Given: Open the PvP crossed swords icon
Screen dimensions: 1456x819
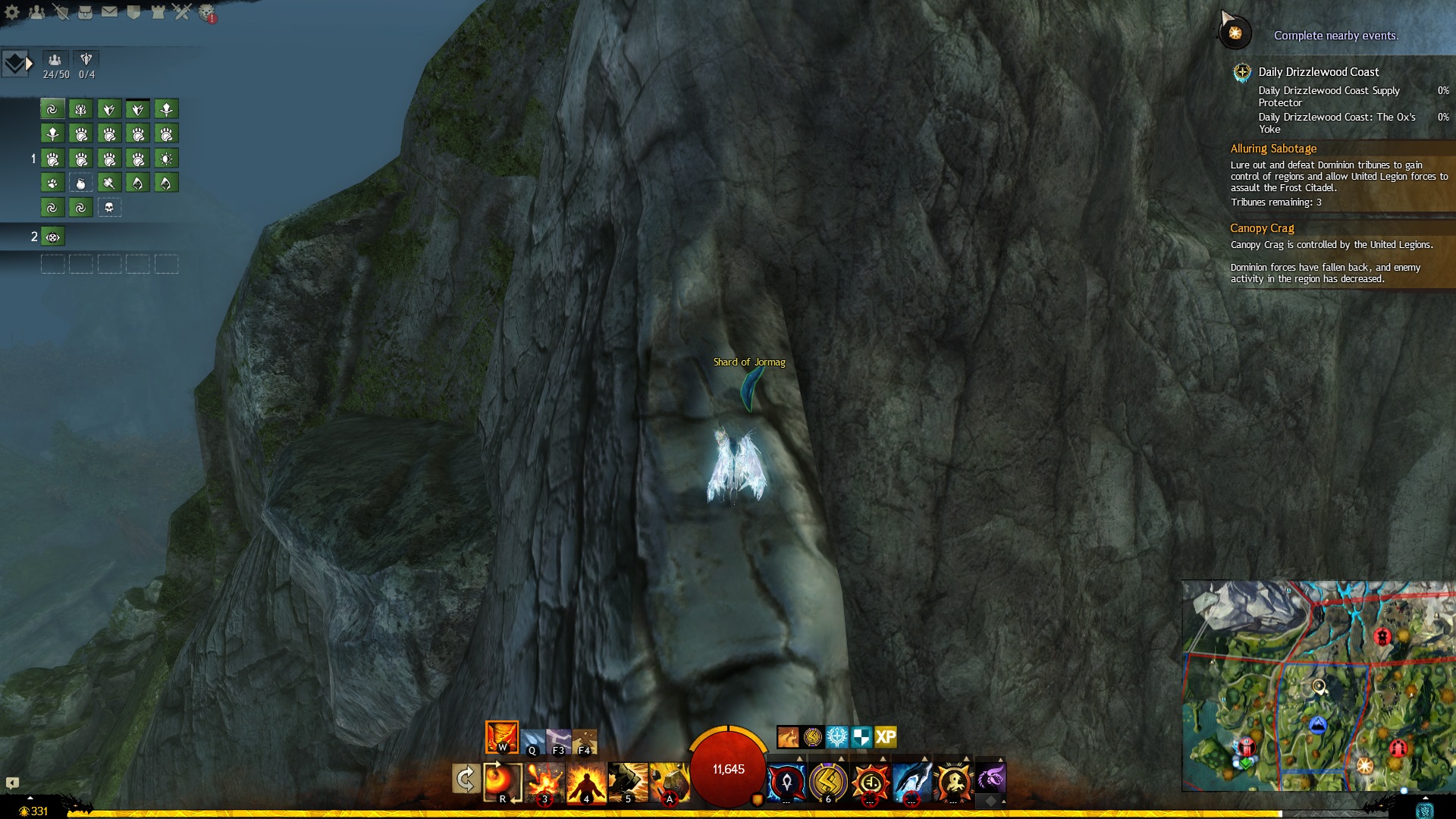Looking at the screenshot, I should 182,12.
